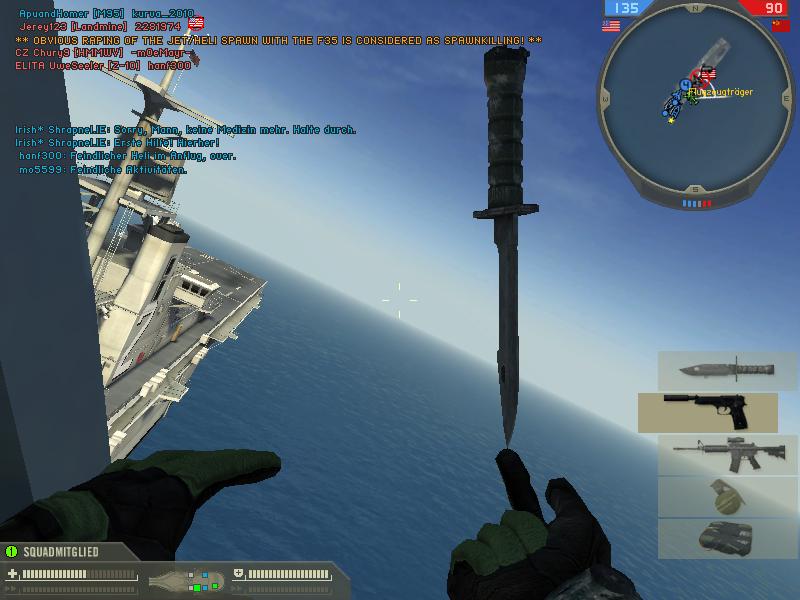The width and height of the screenshot is (800, 600).
Task: Switch to the suppressed pistol
Action: [707, 412]
